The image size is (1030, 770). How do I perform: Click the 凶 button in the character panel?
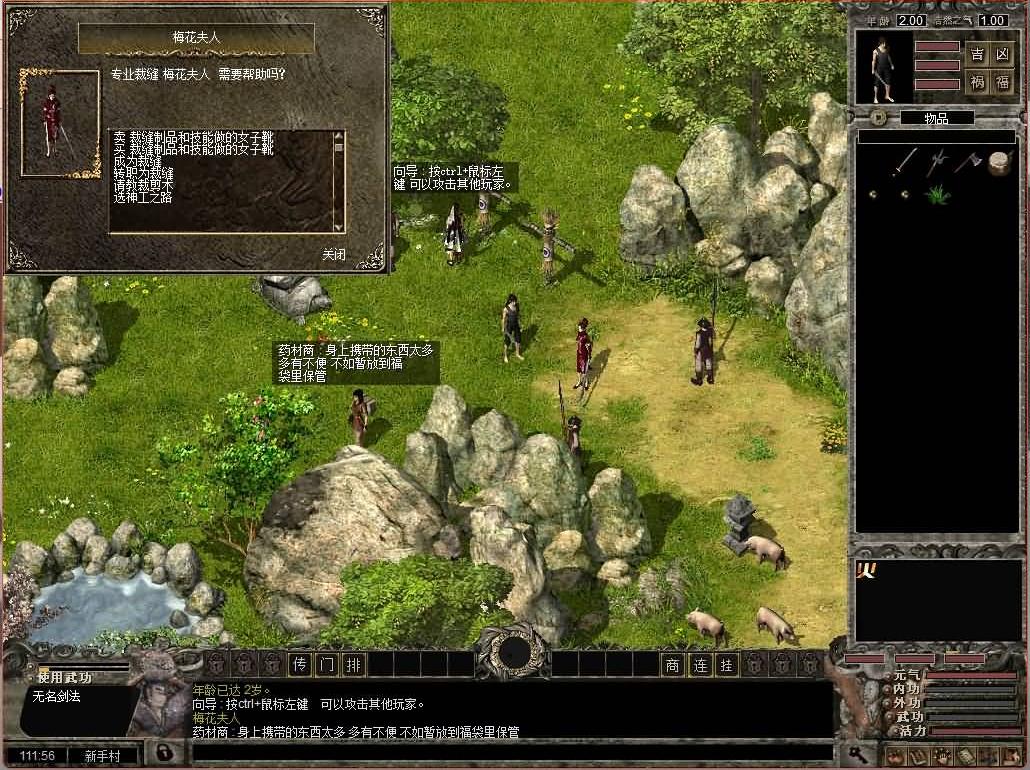[1002, 54]
